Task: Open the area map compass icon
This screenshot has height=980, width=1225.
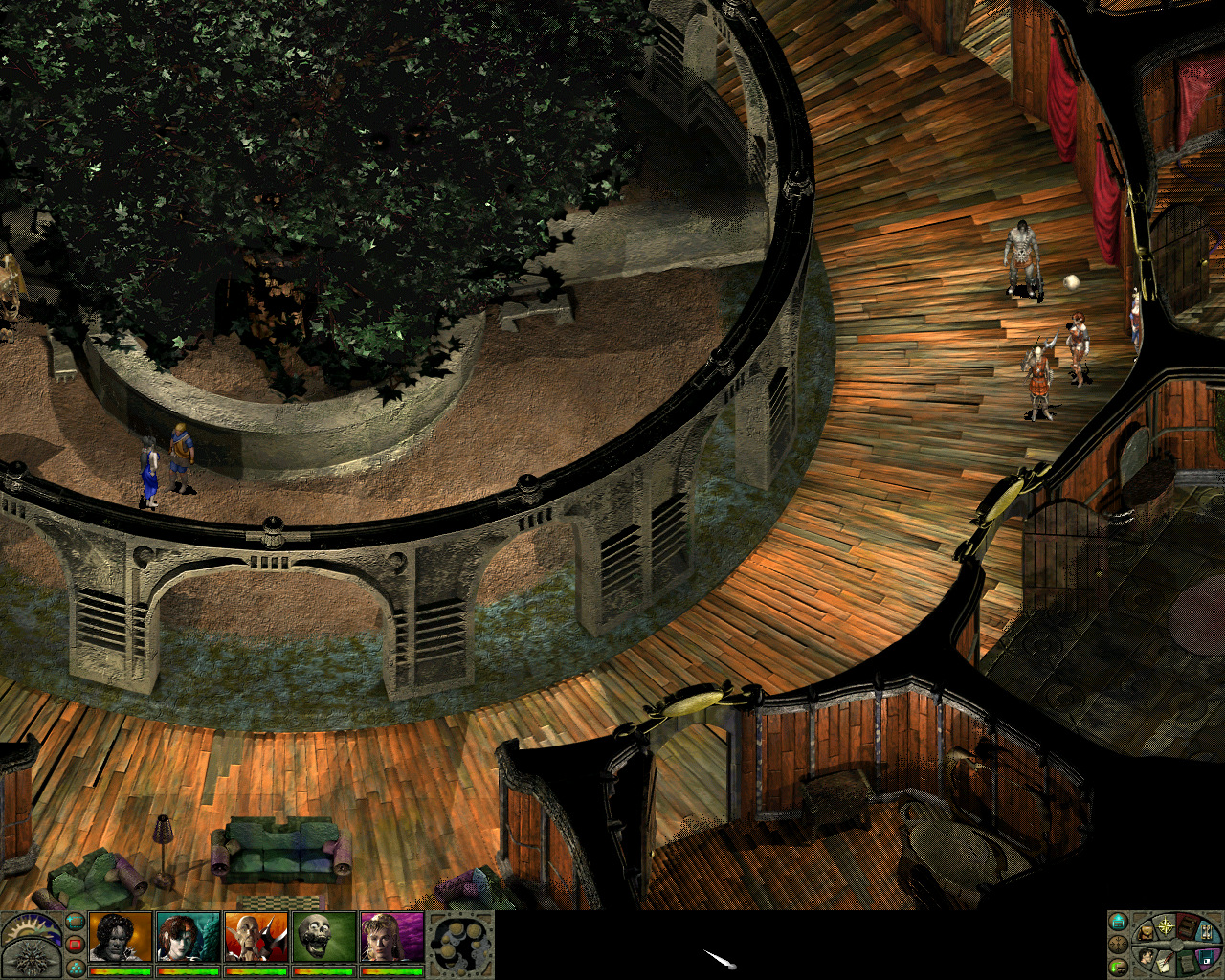Action: point(1166,926)
